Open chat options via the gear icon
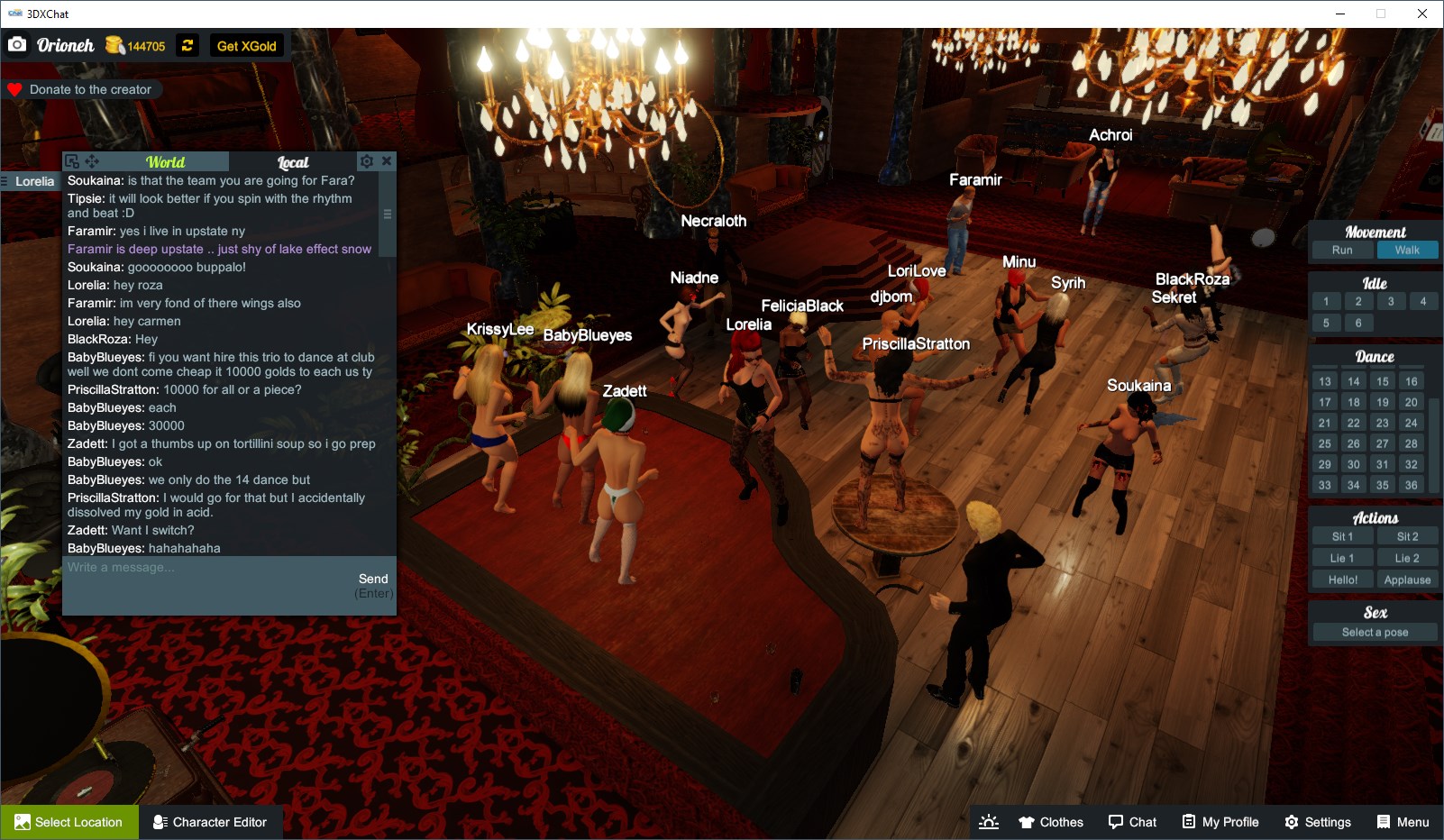Image resolution: width=1444 pixels, height=840 pixels. [366, 160]
